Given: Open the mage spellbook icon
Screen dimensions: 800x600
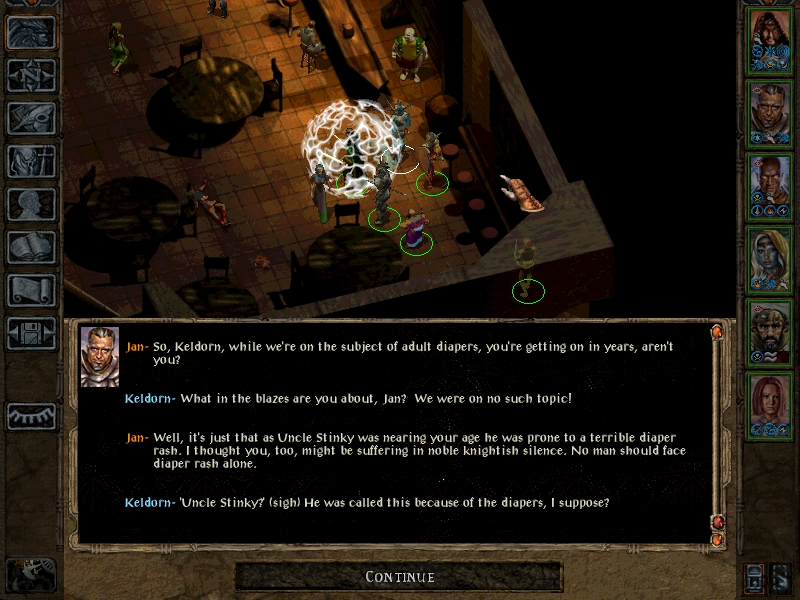Looking at the screenshot, I should pos(31,247).
